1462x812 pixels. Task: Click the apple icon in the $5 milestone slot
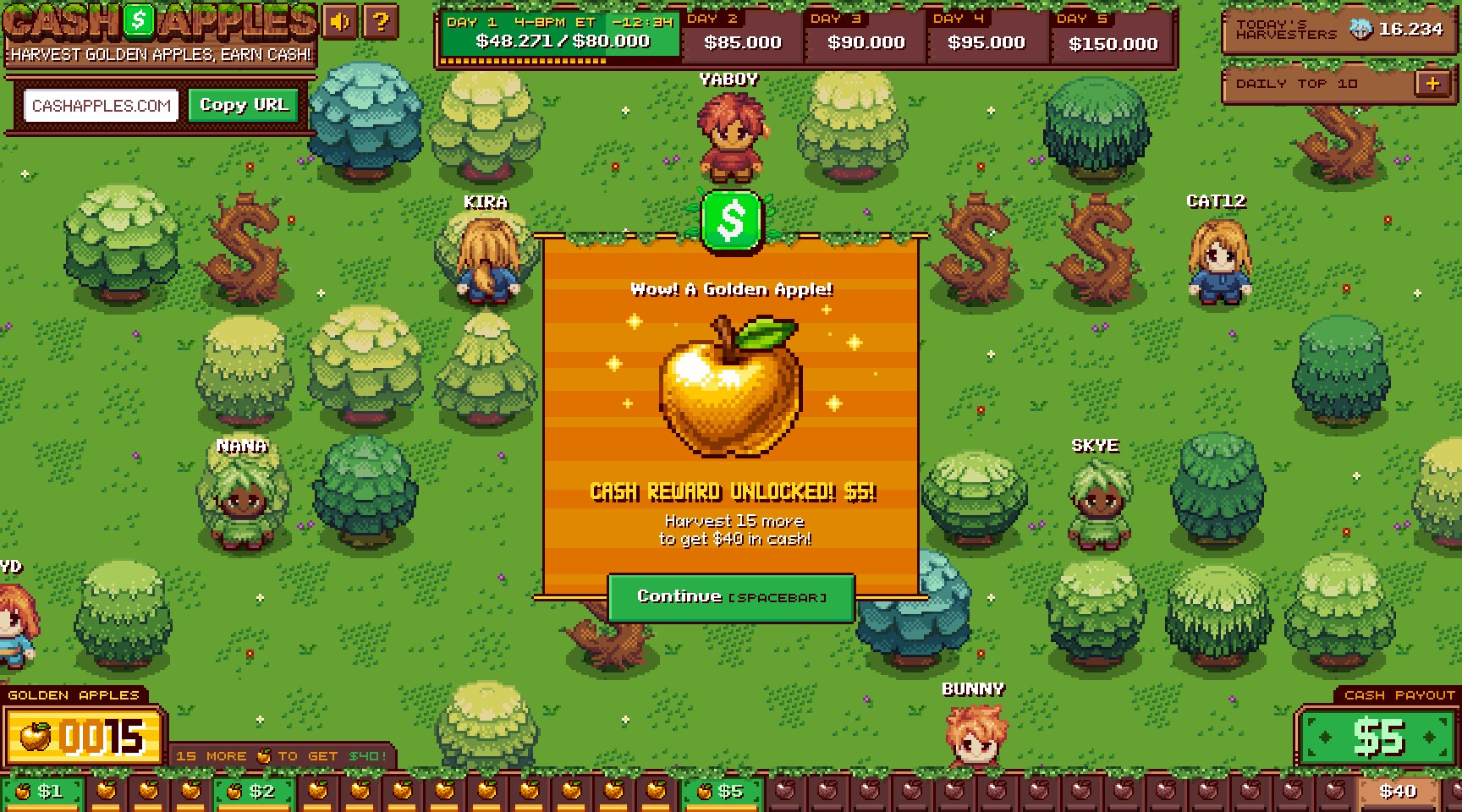click(x=703, y=792)
